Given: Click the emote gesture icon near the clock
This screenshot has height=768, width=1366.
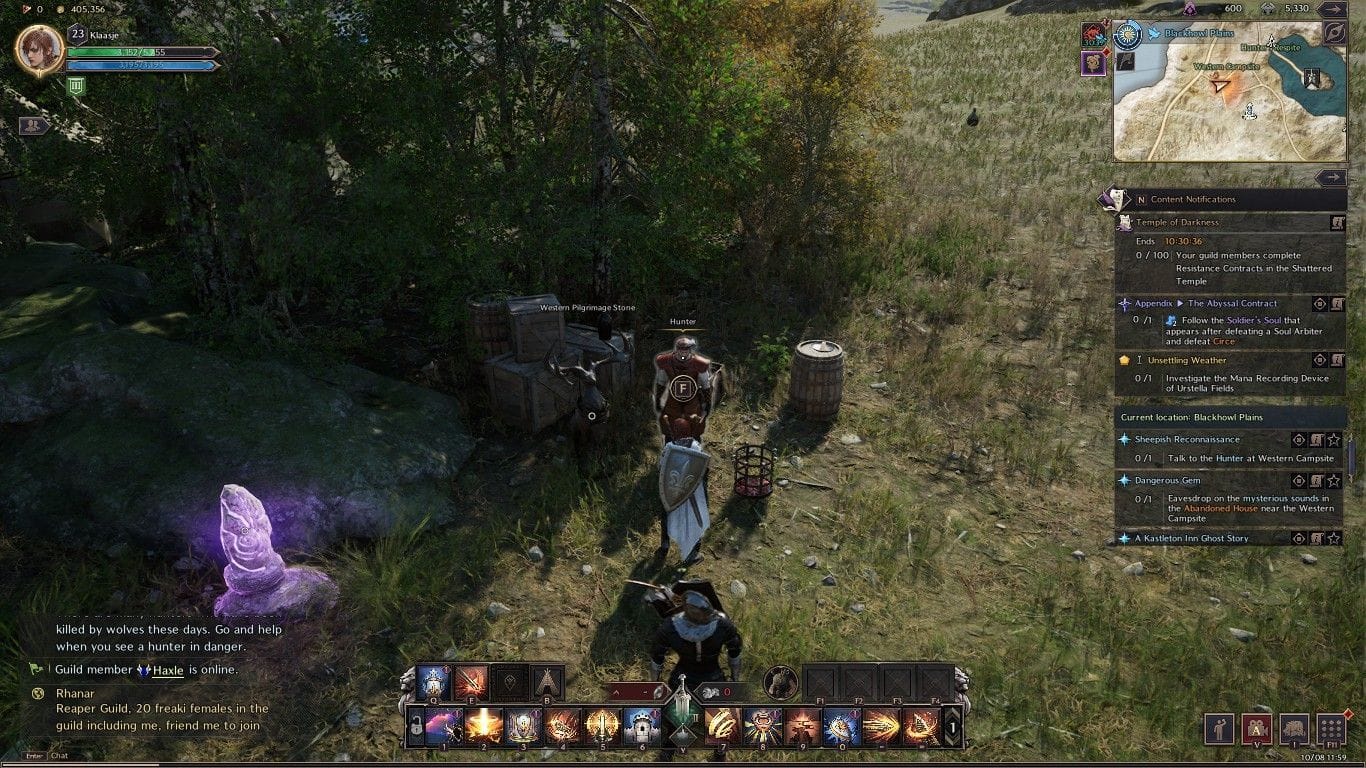Looking at the screenshot, I should pyautogui.click(x=1220, y=729).
